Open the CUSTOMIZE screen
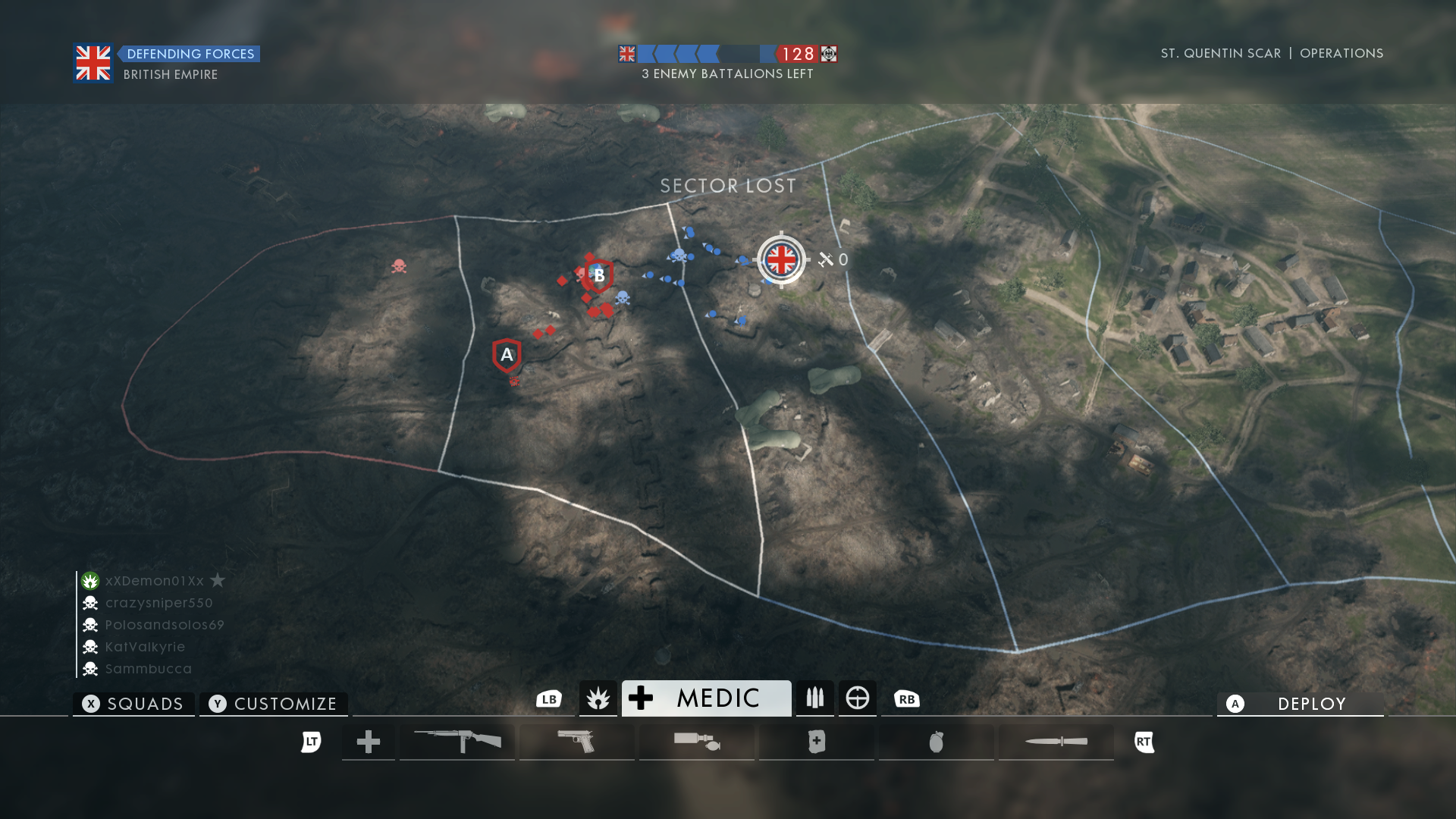Image resolution: width=1456 pixels, height=819 pixels. click(x=273, y=704)
